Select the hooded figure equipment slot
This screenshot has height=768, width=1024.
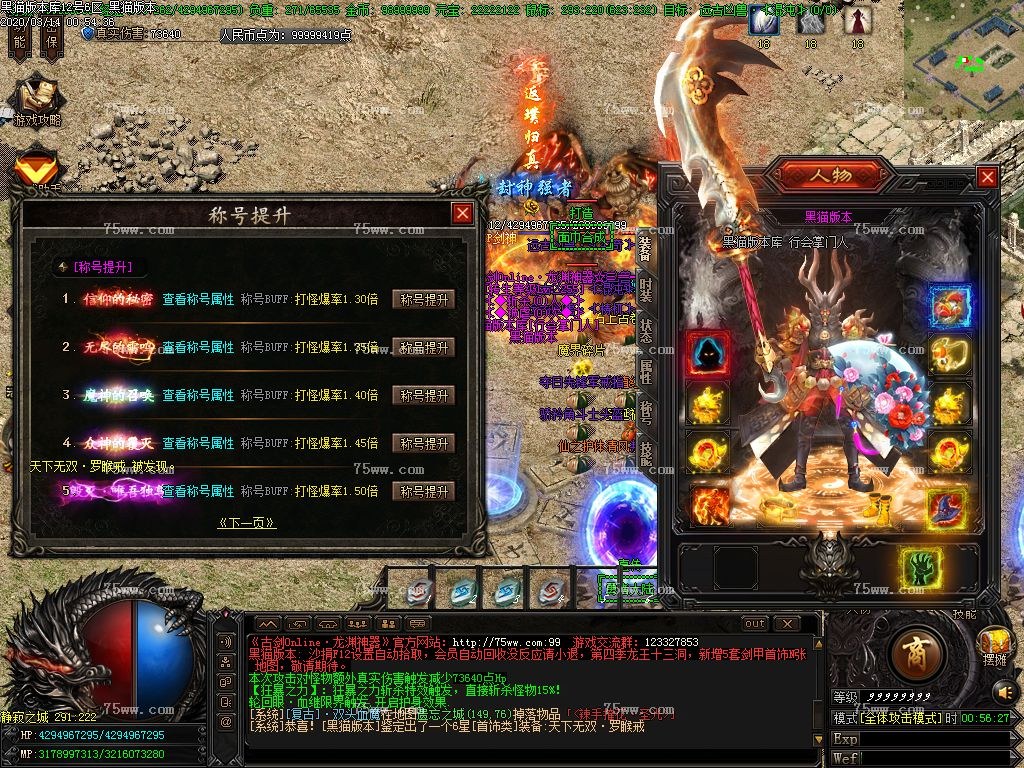click(707, 354)
